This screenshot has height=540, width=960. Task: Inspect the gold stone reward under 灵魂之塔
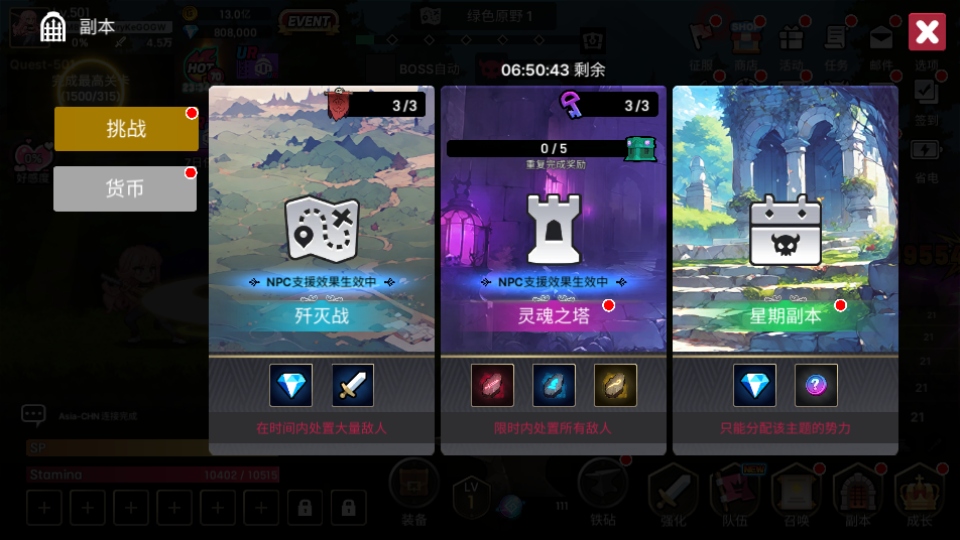click(x=615, y=385)
